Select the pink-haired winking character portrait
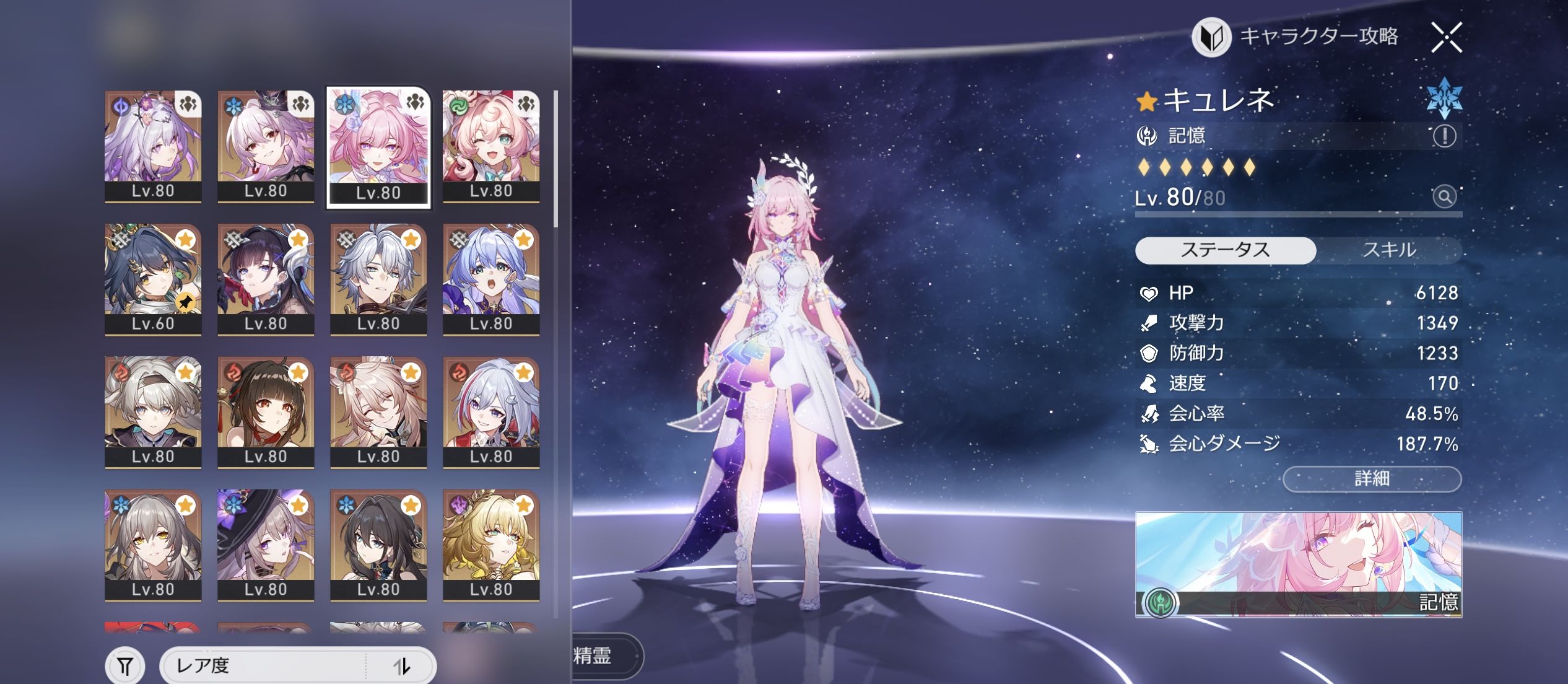Screen dimensions: 1568x684 (491, 146)
